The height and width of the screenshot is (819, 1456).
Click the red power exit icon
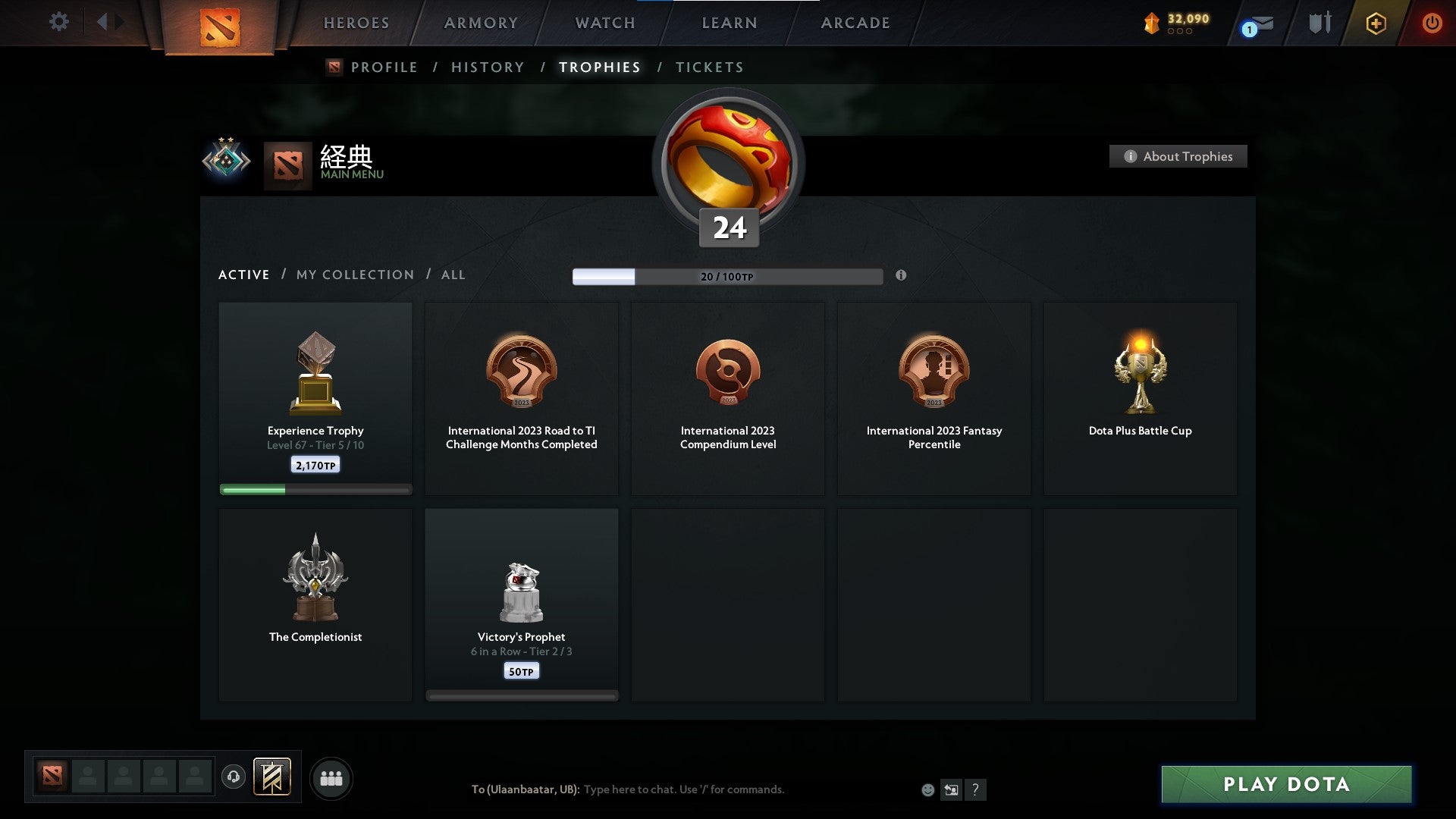click(x=1433, y=23)
